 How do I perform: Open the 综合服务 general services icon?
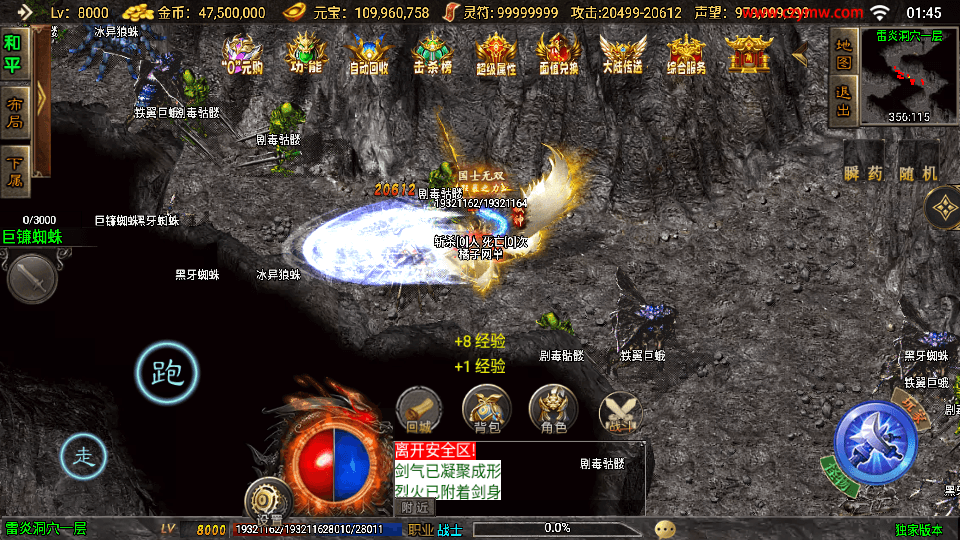[685, 55]
